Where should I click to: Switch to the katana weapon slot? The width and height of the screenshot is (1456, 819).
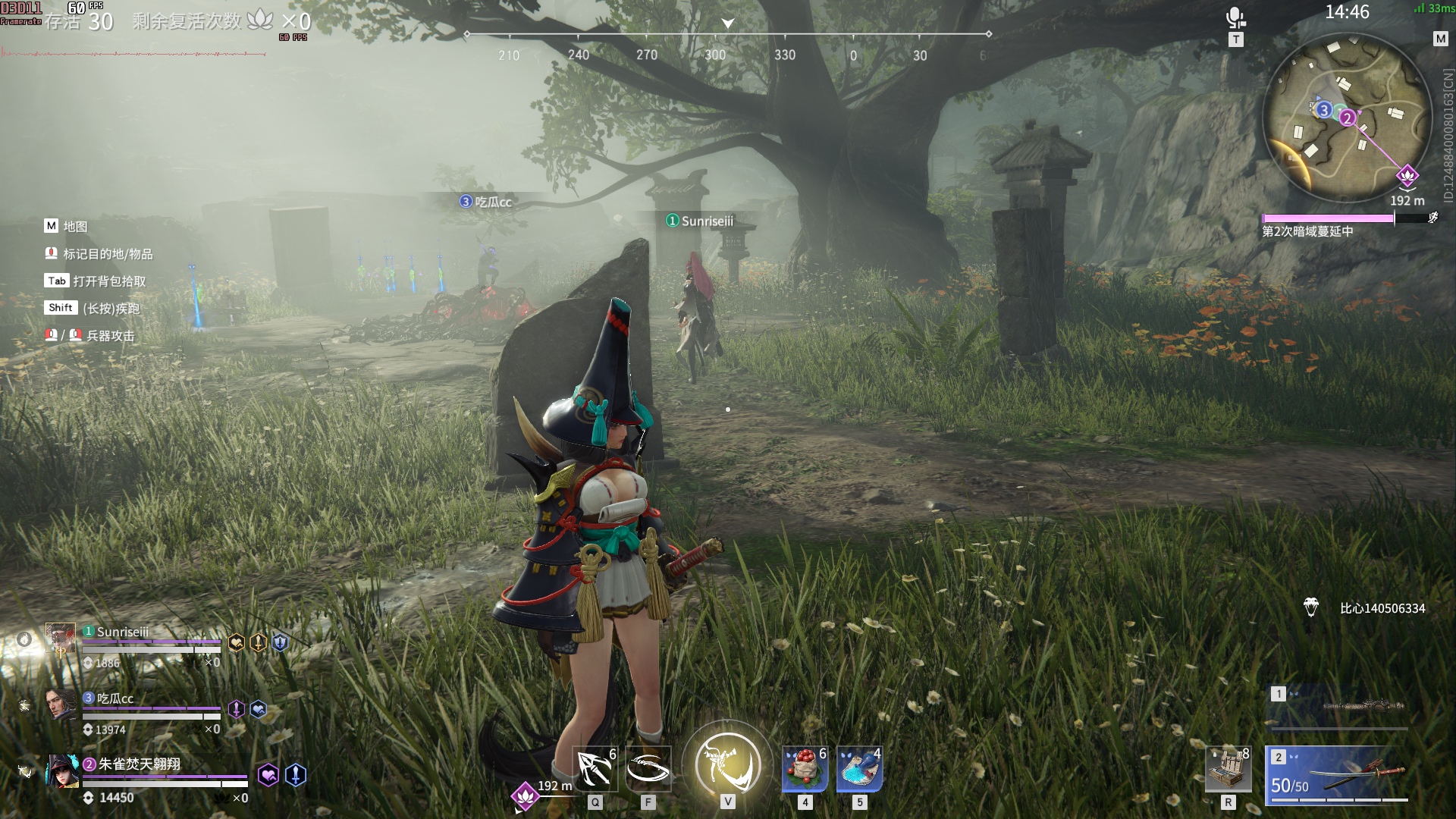tap(1338, 775)
